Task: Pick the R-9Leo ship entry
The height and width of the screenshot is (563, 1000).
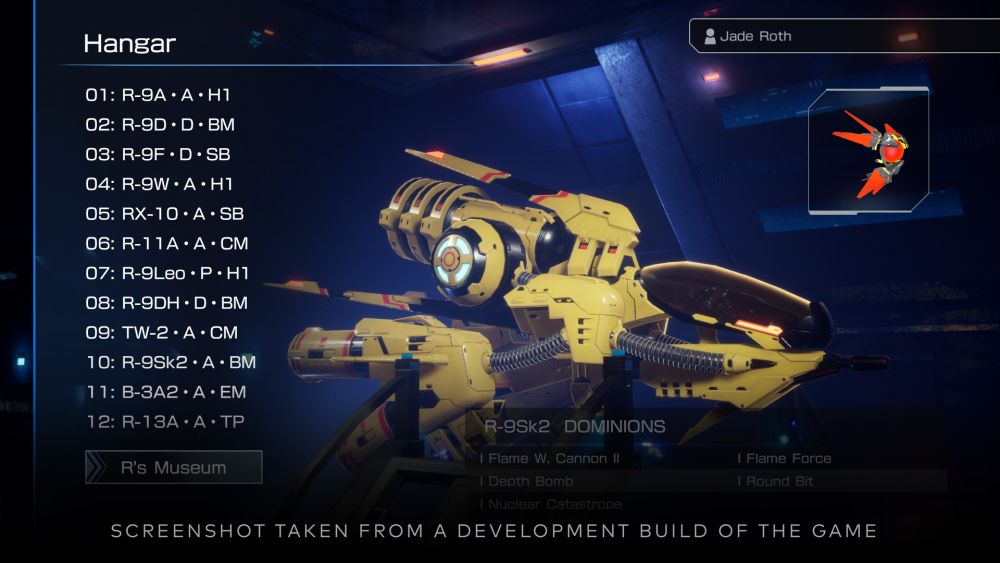Action: tap(167, 273)
